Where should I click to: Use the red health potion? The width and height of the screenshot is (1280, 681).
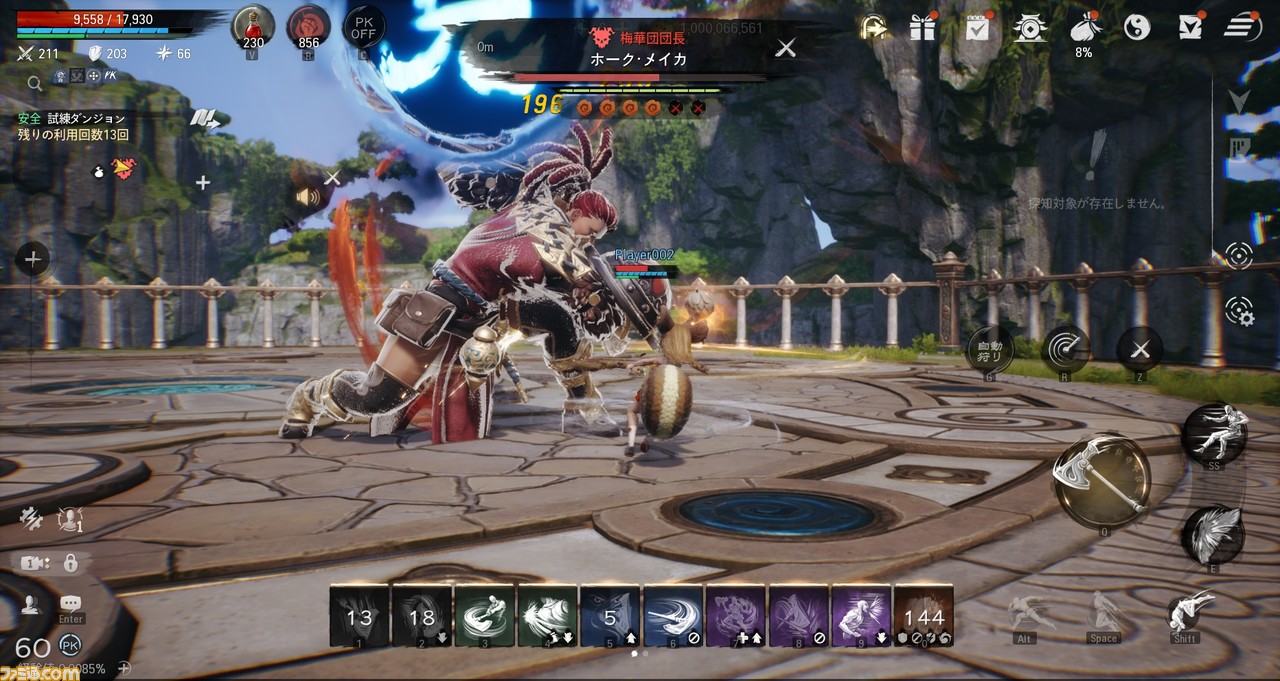click(x=253, y=27)
